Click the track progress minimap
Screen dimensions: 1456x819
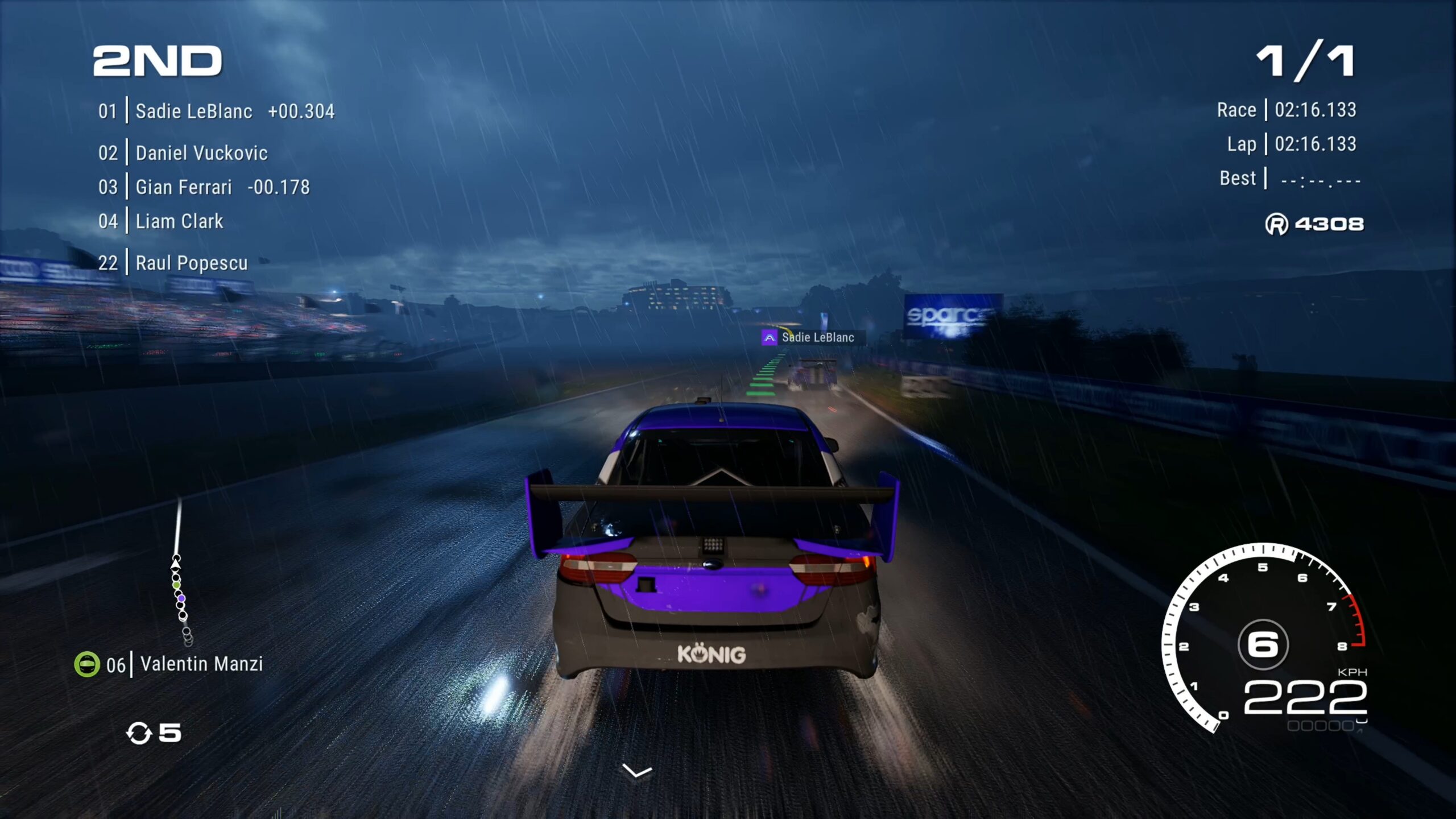(x=180, y=574)
